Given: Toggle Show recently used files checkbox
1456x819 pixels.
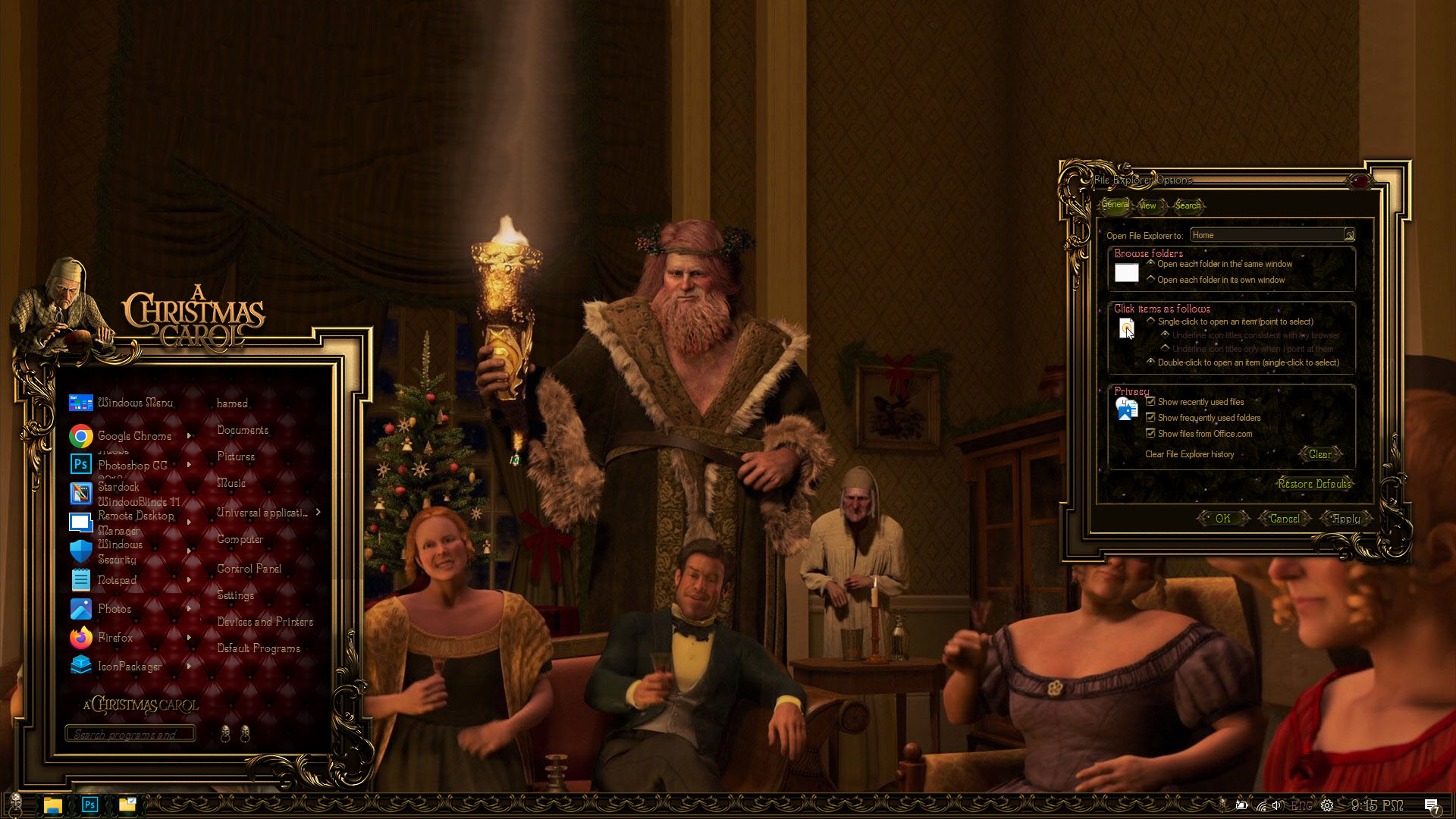Looking at the screenshot, I should pyautogui.click(x=1150, y=402).
